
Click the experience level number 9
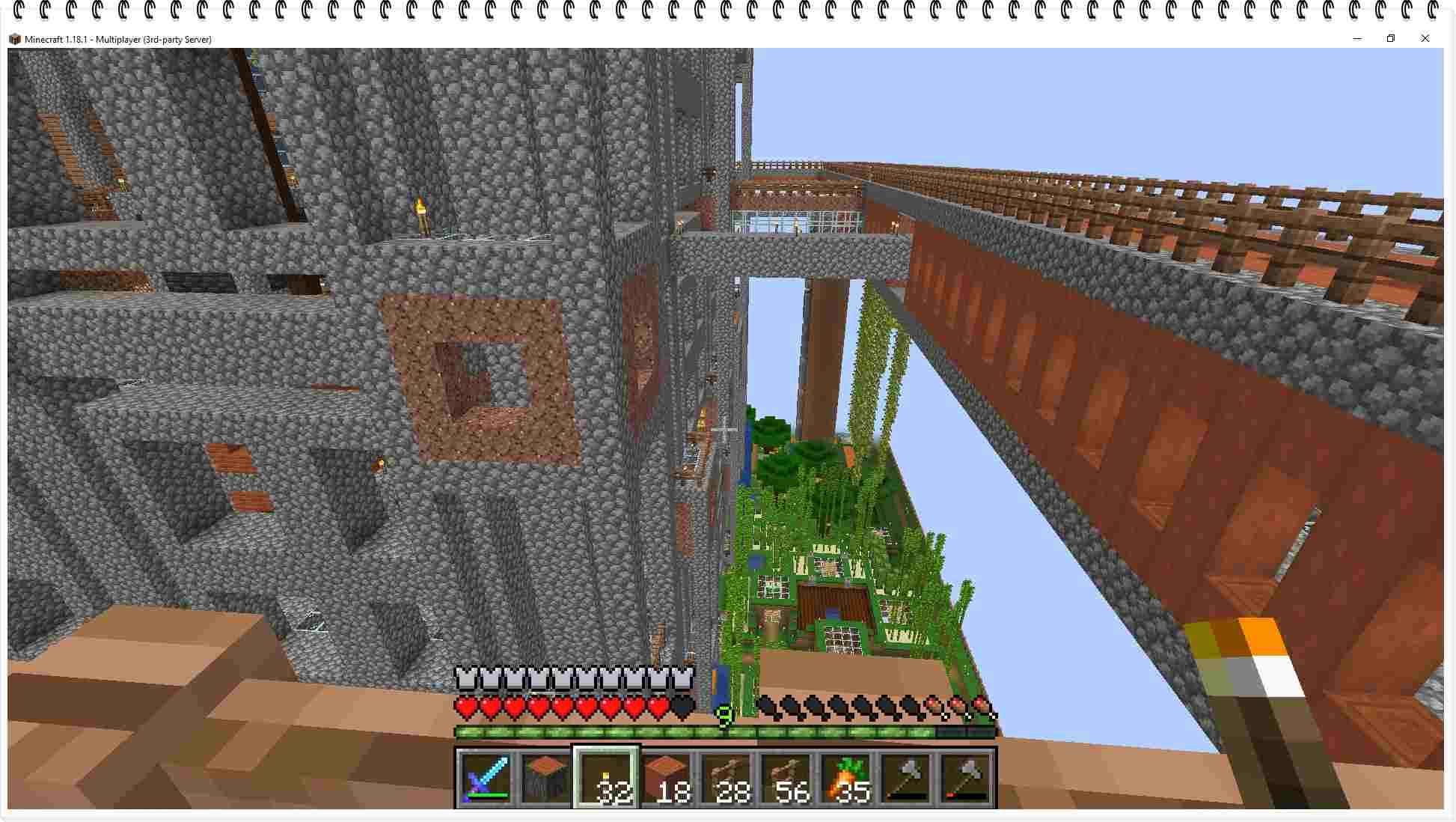click(x=723, y=716)
